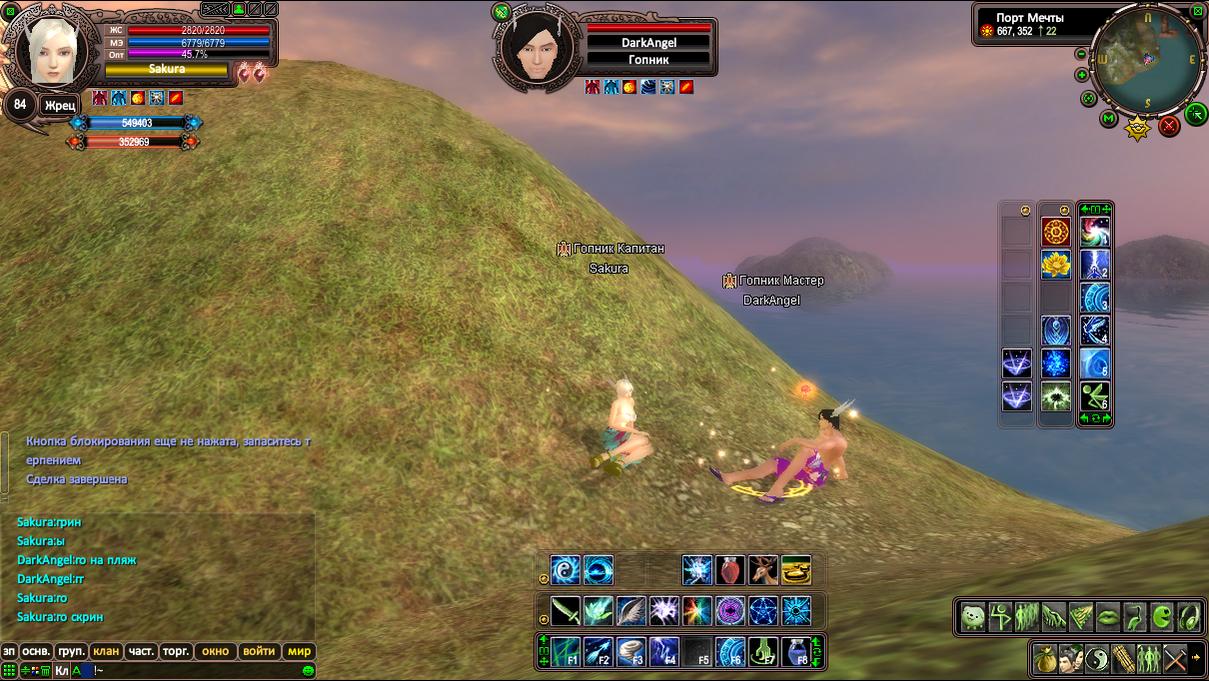
Task: Click the green lips emote icon
Action: tap(1108, 617)
